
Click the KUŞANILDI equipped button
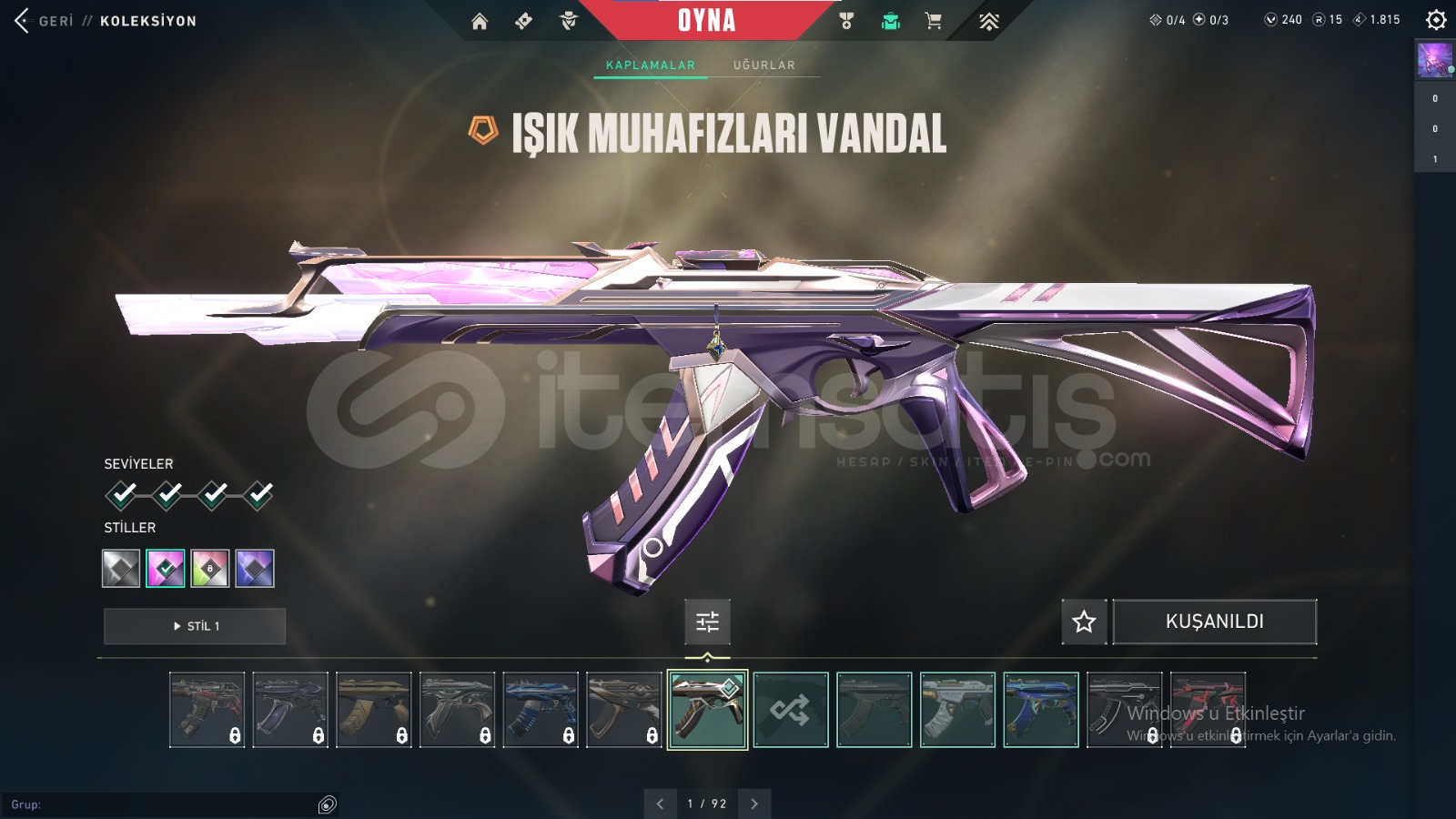pos(1214,622)
